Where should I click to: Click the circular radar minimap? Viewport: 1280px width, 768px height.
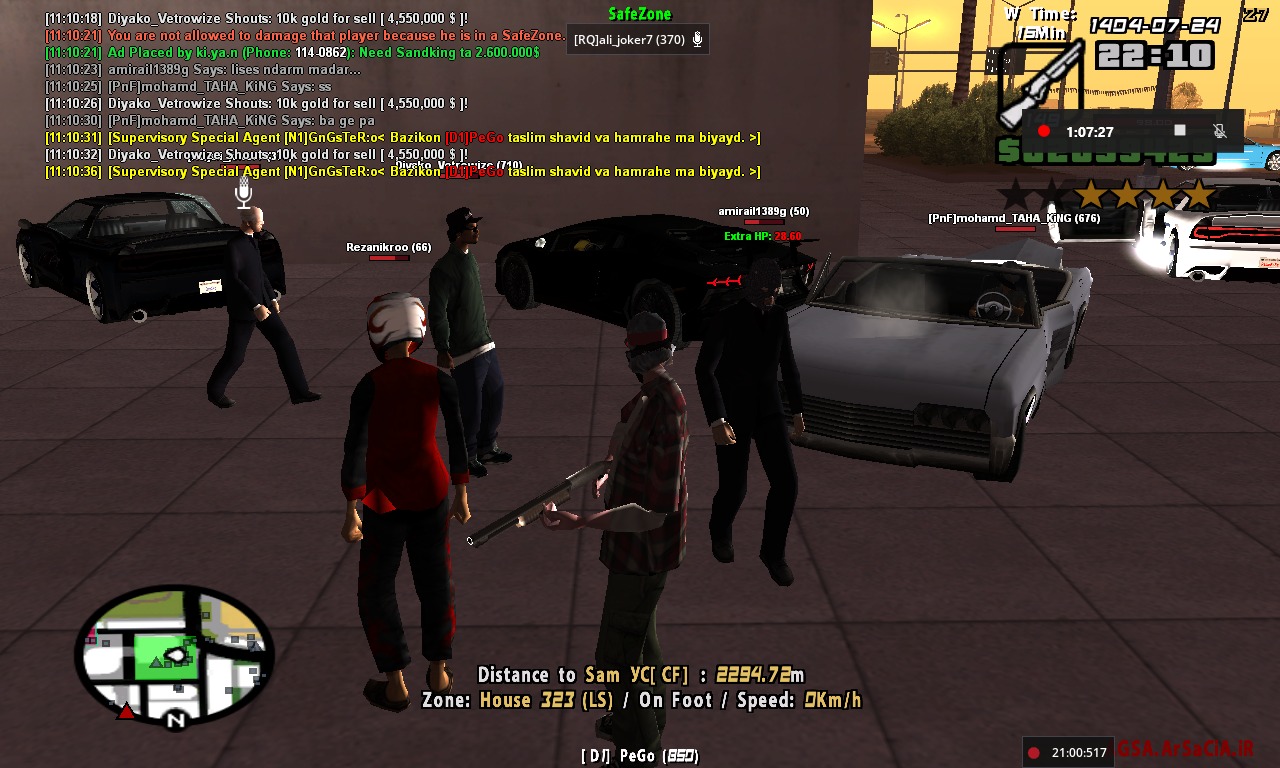click(174, 655)
